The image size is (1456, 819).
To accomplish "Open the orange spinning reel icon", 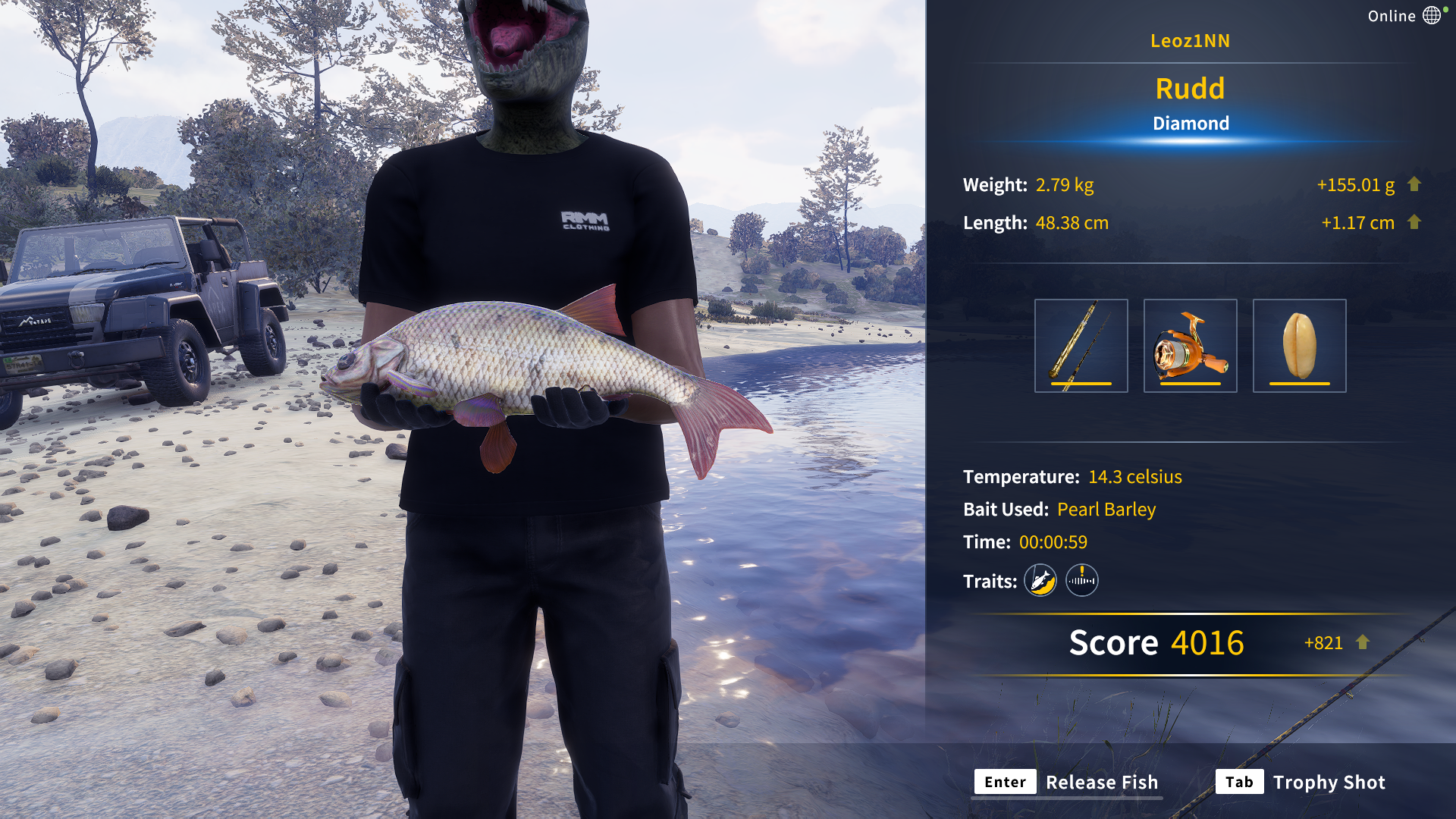I will (x=1192, y=345).
